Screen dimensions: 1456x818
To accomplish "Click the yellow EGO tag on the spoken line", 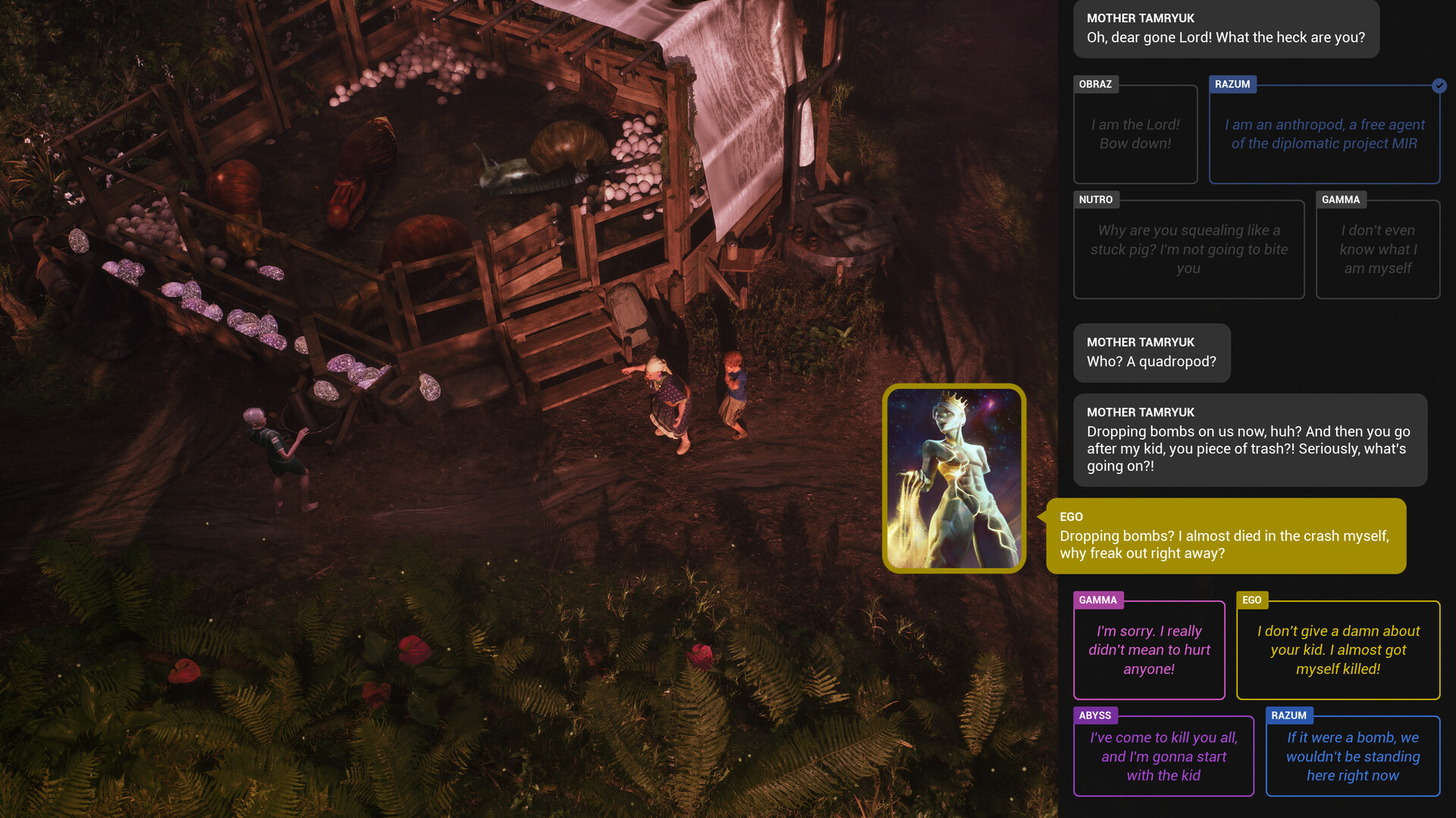I will click(x=1071, y=516).
